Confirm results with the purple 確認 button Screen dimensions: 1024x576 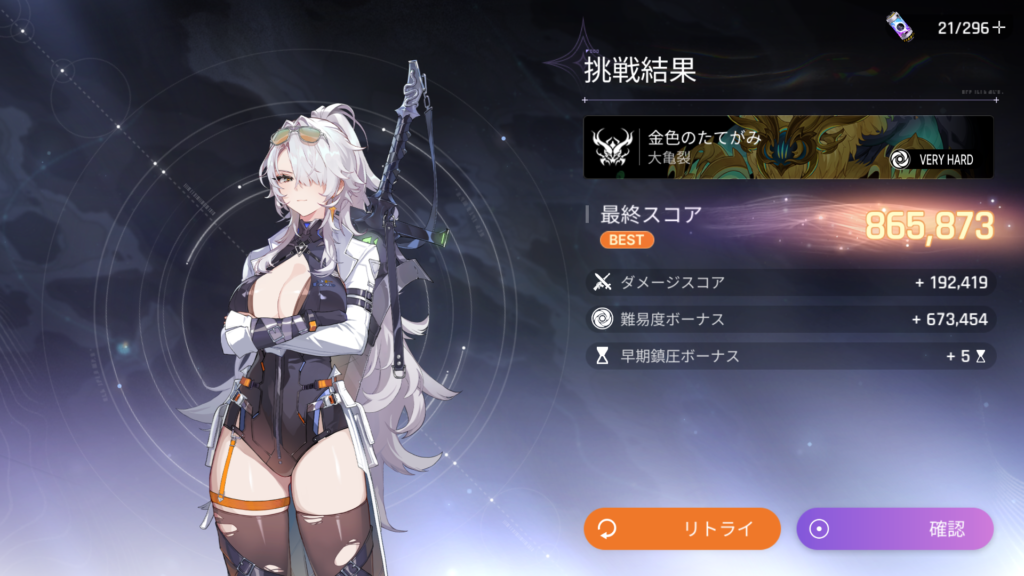tap(894, 529)
